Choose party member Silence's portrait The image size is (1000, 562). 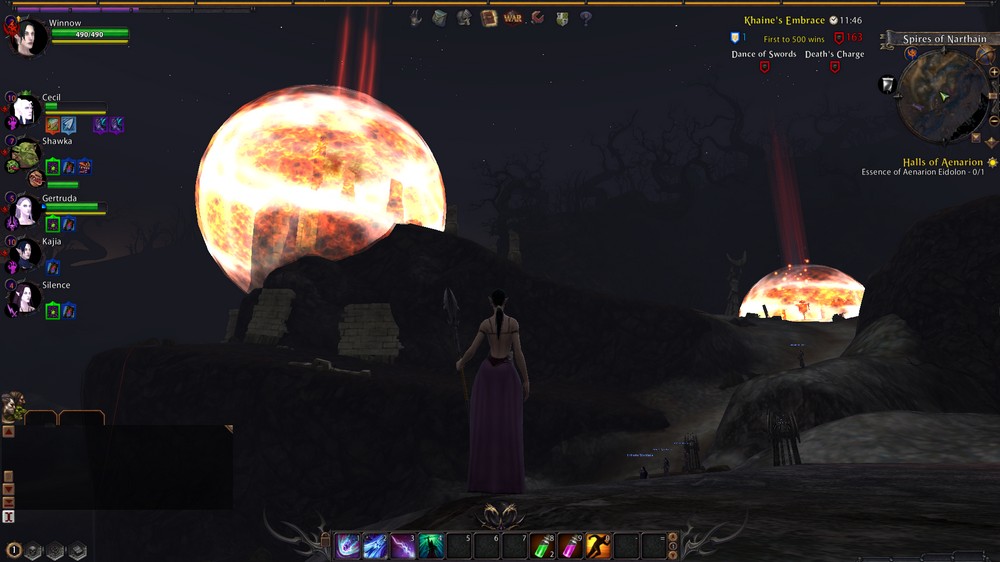(25, 298)
